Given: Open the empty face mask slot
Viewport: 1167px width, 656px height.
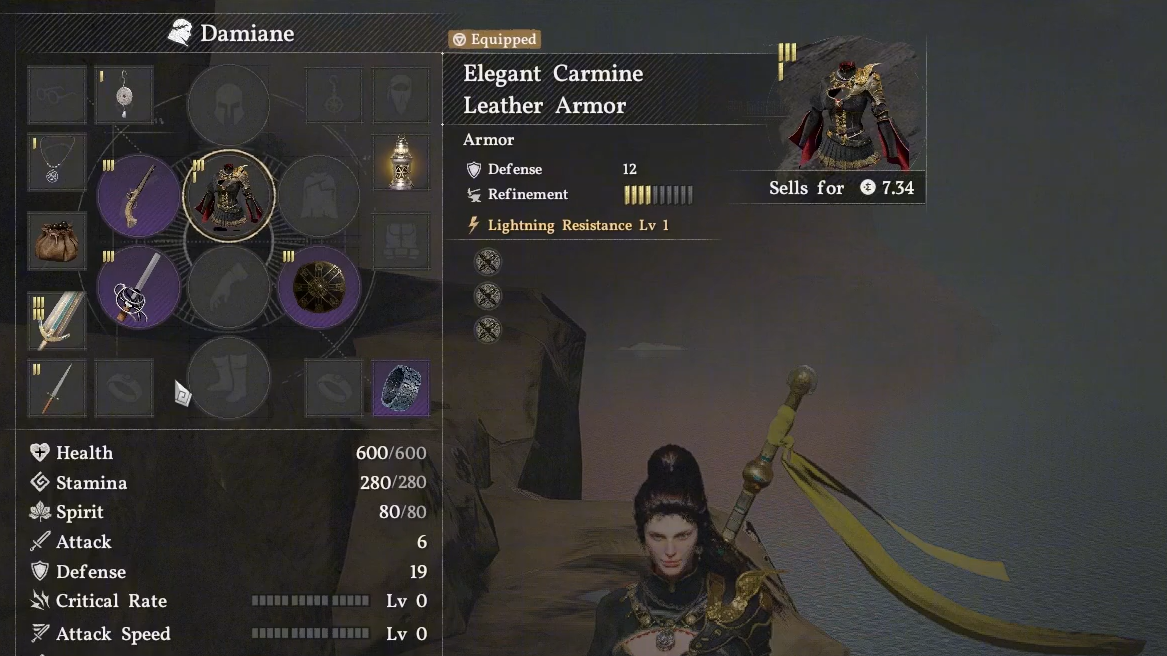Looking at the screenshot, I should coord(401,95).
